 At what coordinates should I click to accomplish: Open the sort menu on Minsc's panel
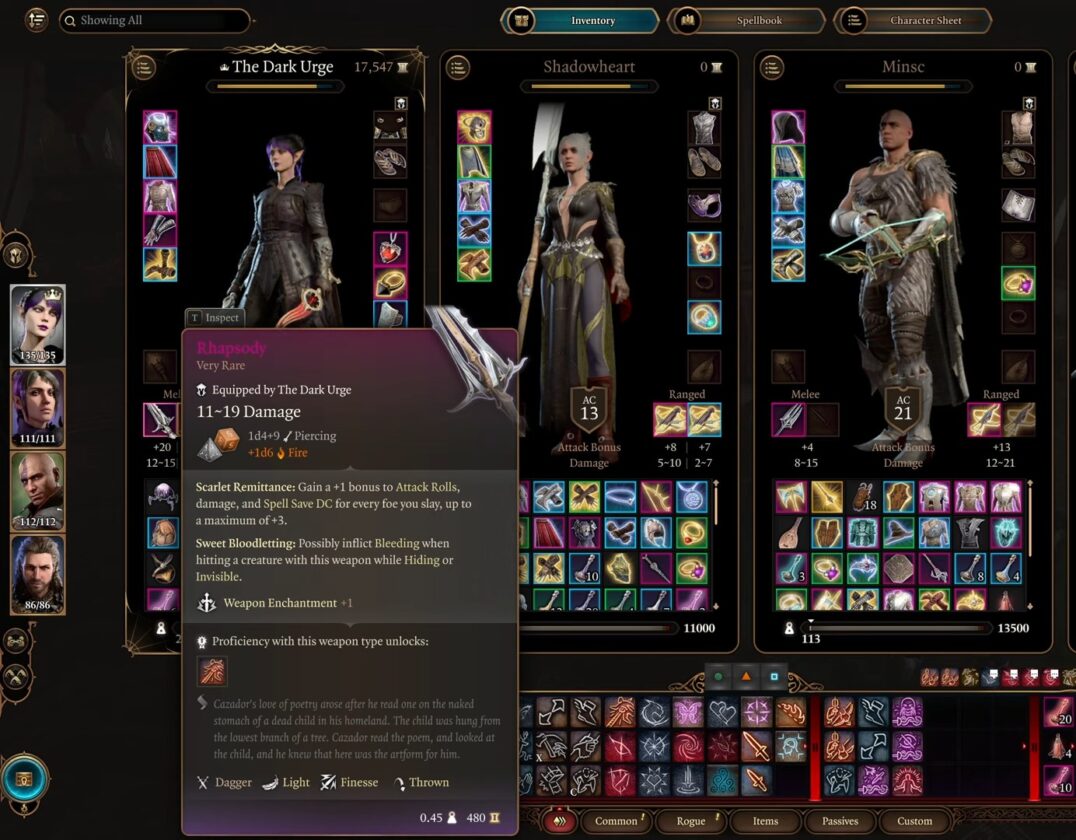[772, 67]
